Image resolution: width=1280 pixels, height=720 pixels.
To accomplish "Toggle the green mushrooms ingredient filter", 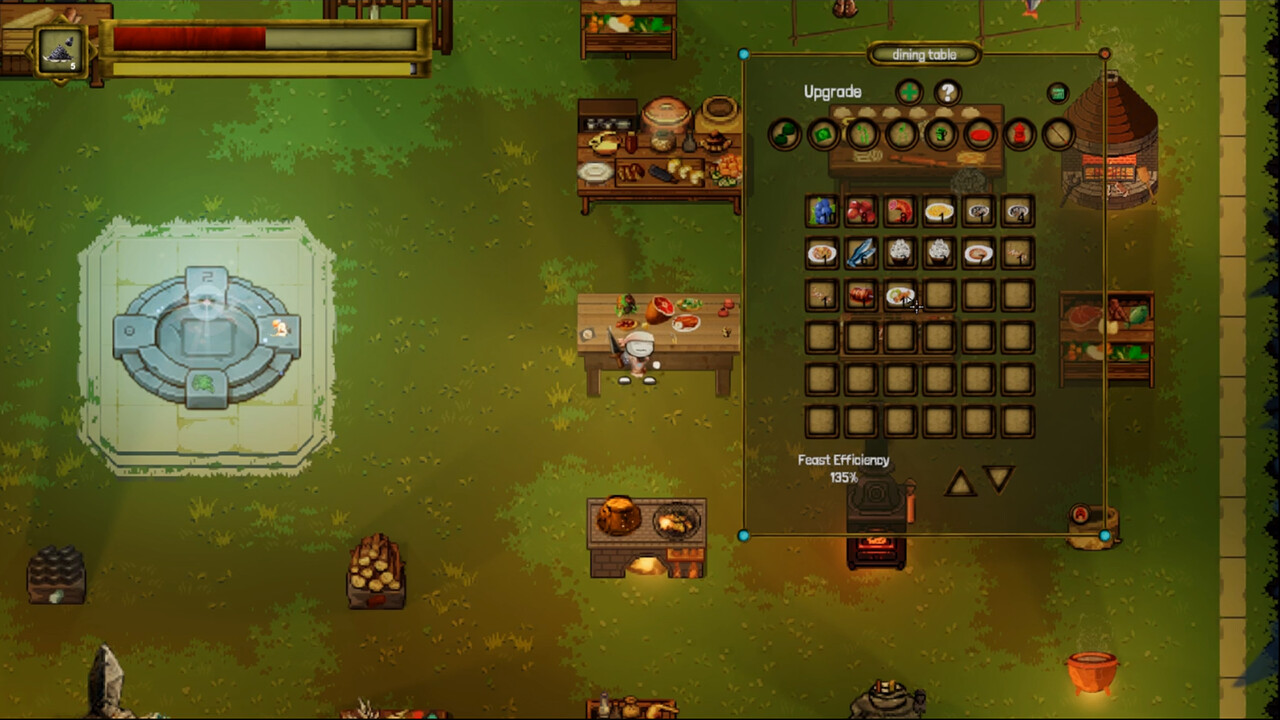I will [783, 133].
